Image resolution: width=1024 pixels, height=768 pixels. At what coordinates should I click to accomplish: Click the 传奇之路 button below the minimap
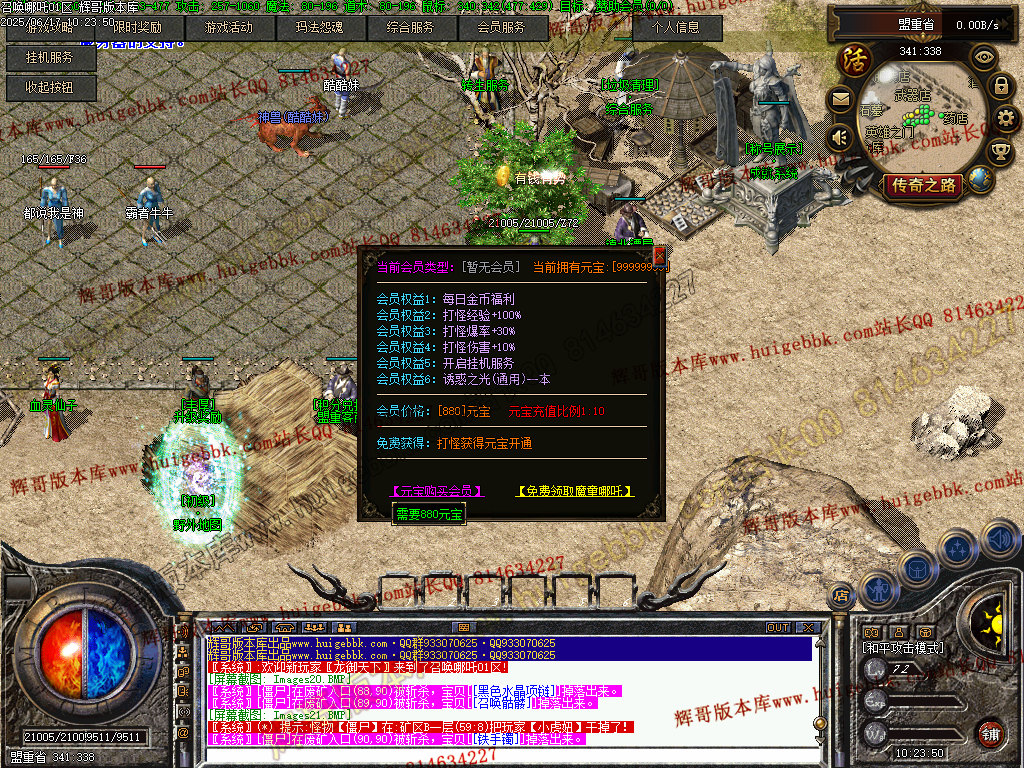pos(922,185)
